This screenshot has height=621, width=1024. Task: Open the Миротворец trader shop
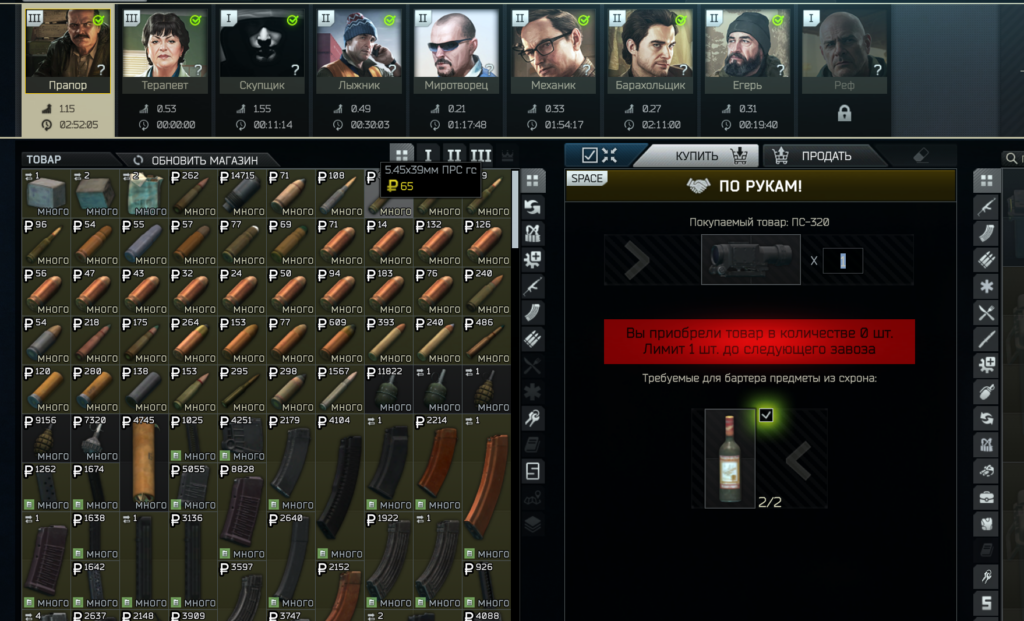[x=456, y=47]
